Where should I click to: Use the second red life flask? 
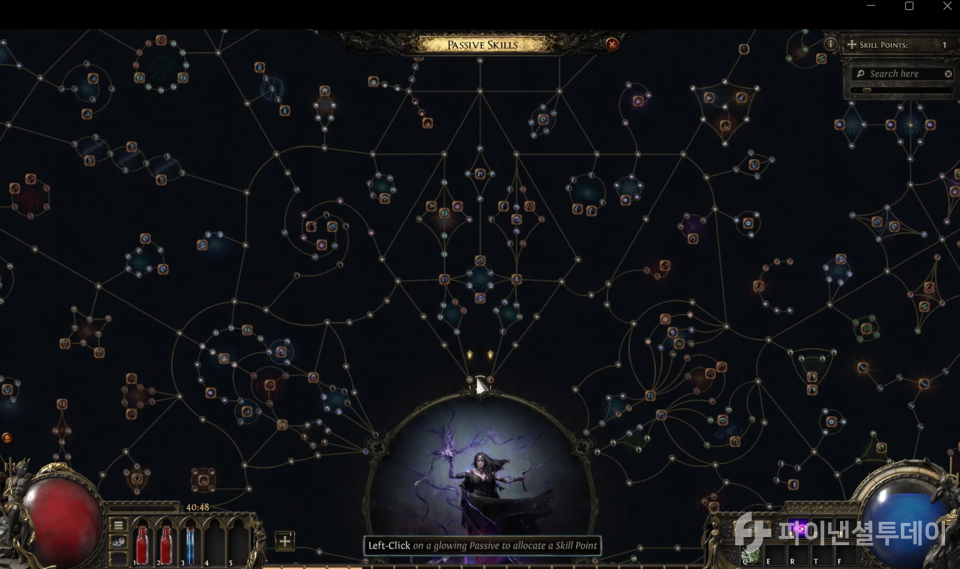[x=166, y=543]
